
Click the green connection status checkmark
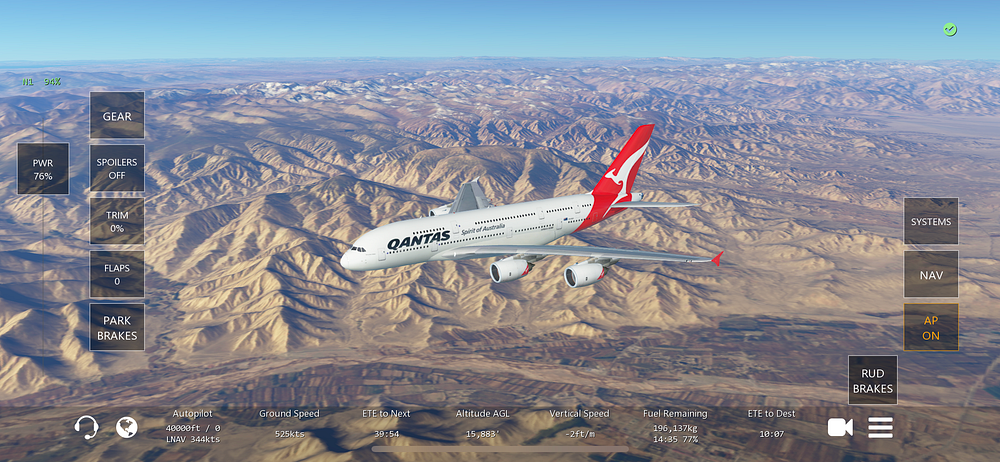pyautogui.click(x=949, y=30)
